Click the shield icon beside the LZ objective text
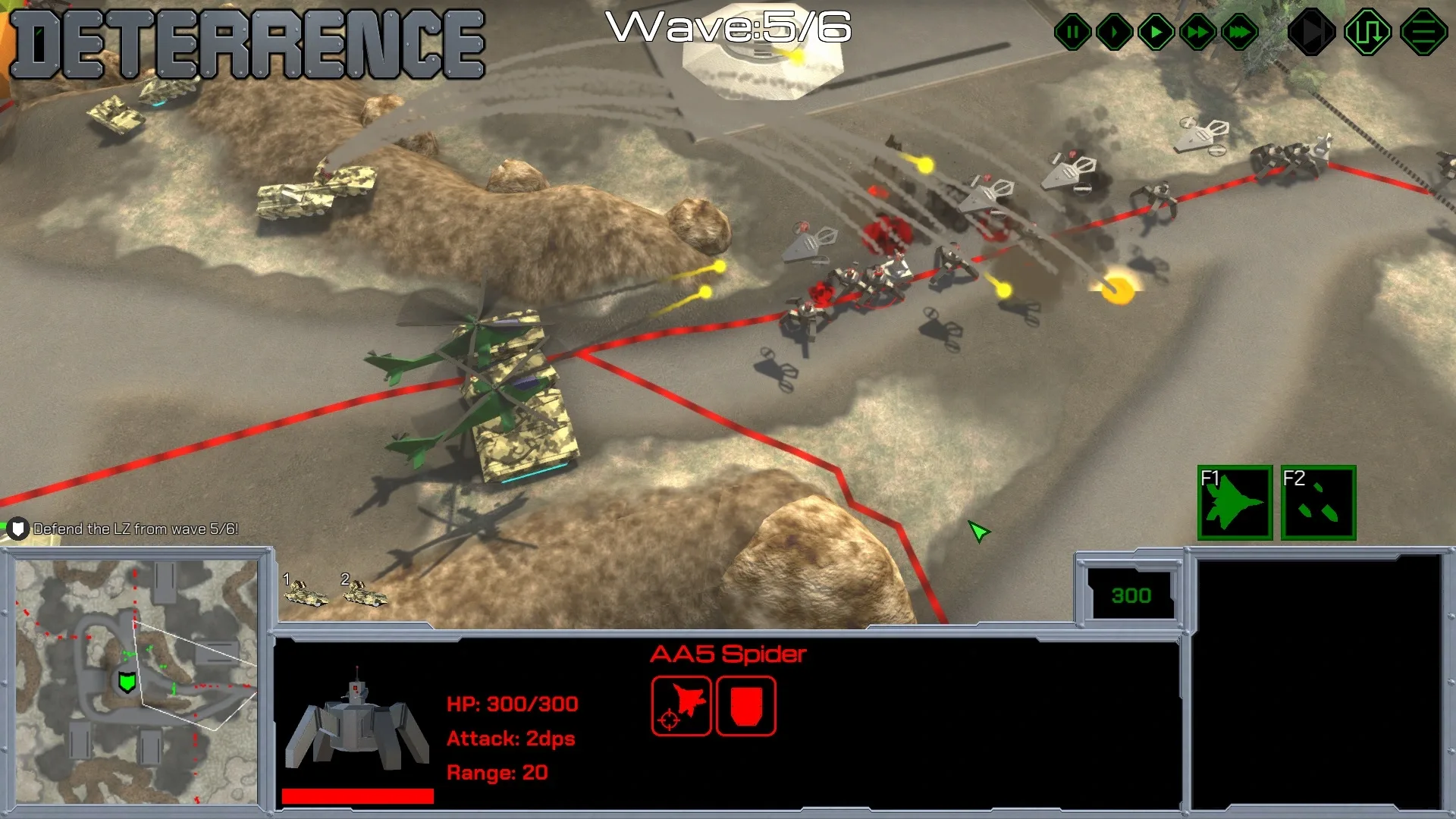Screen dimensions: 1456x819 [19, 529]
